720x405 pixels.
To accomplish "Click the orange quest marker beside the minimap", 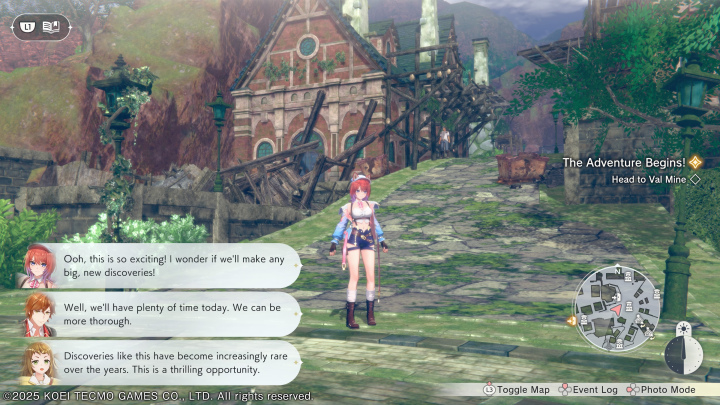I will 571,321.
